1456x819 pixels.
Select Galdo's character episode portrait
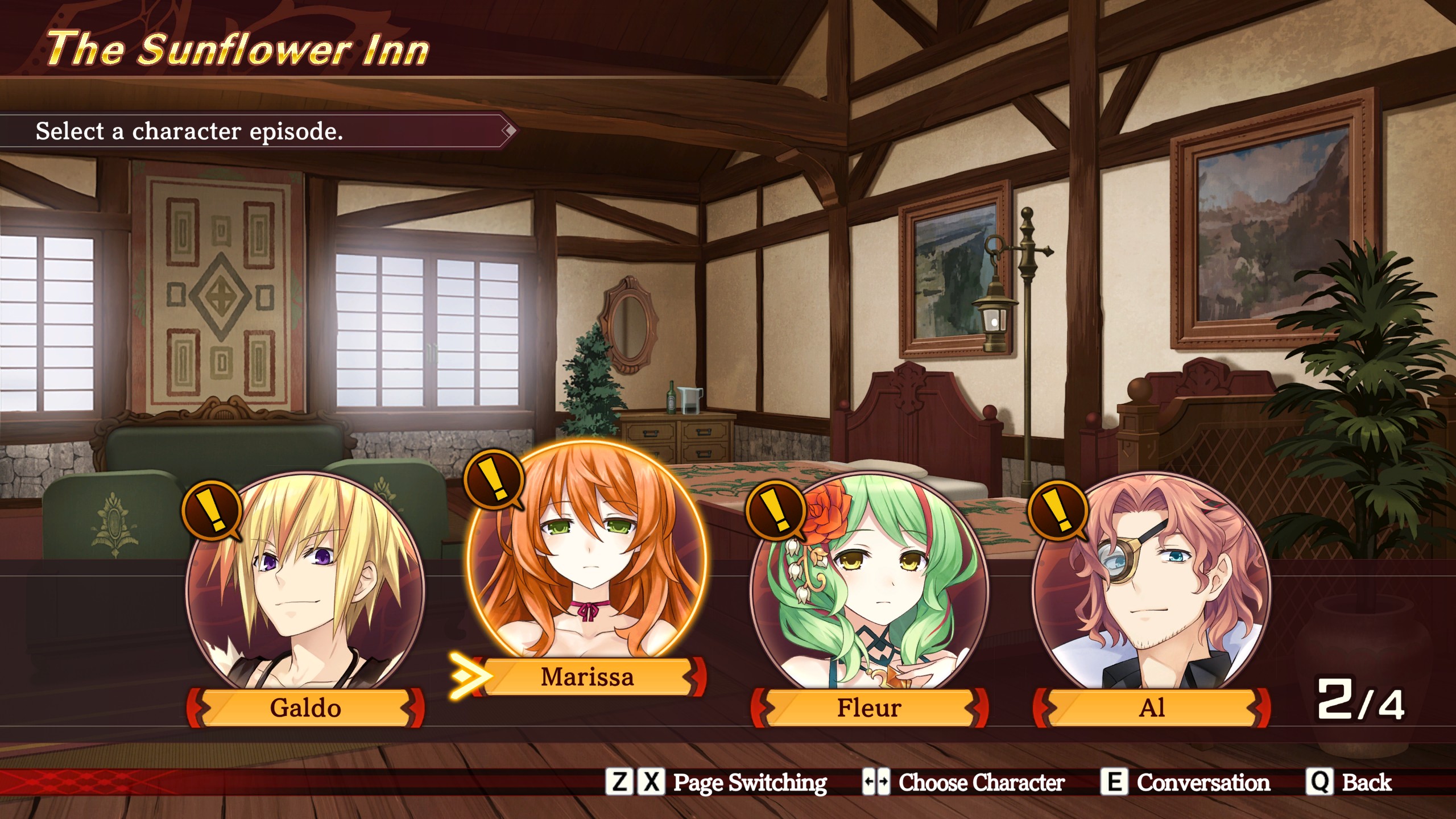pos(305,586)
